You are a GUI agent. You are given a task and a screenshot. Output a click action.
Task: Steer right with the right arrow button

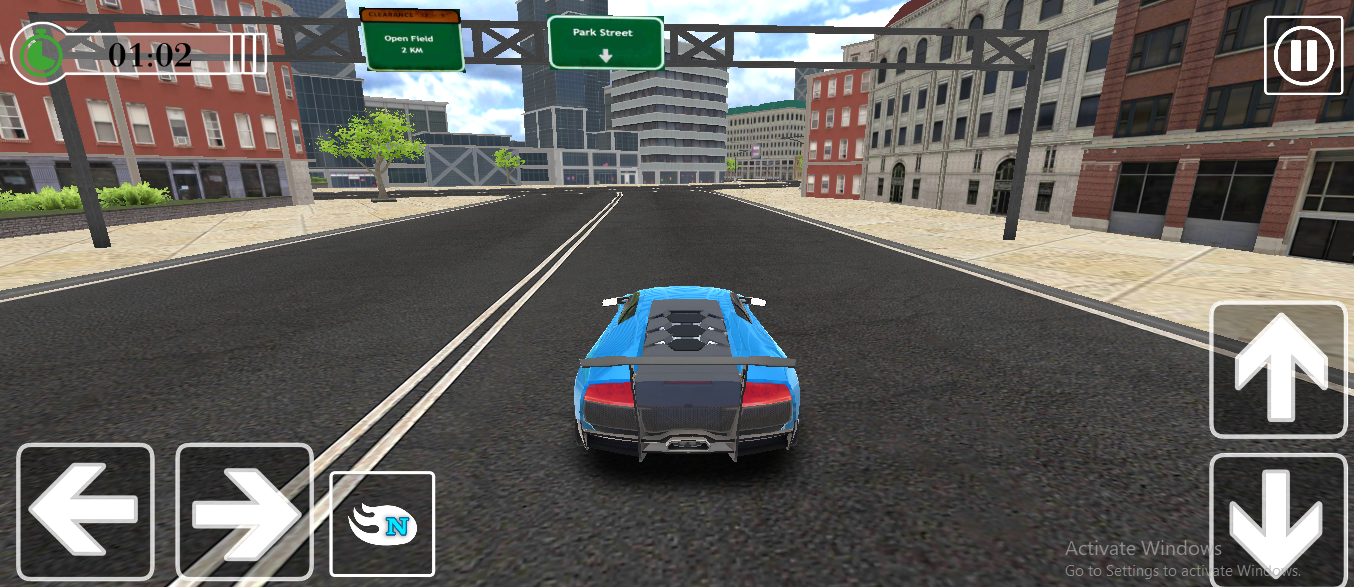[244, 512]
